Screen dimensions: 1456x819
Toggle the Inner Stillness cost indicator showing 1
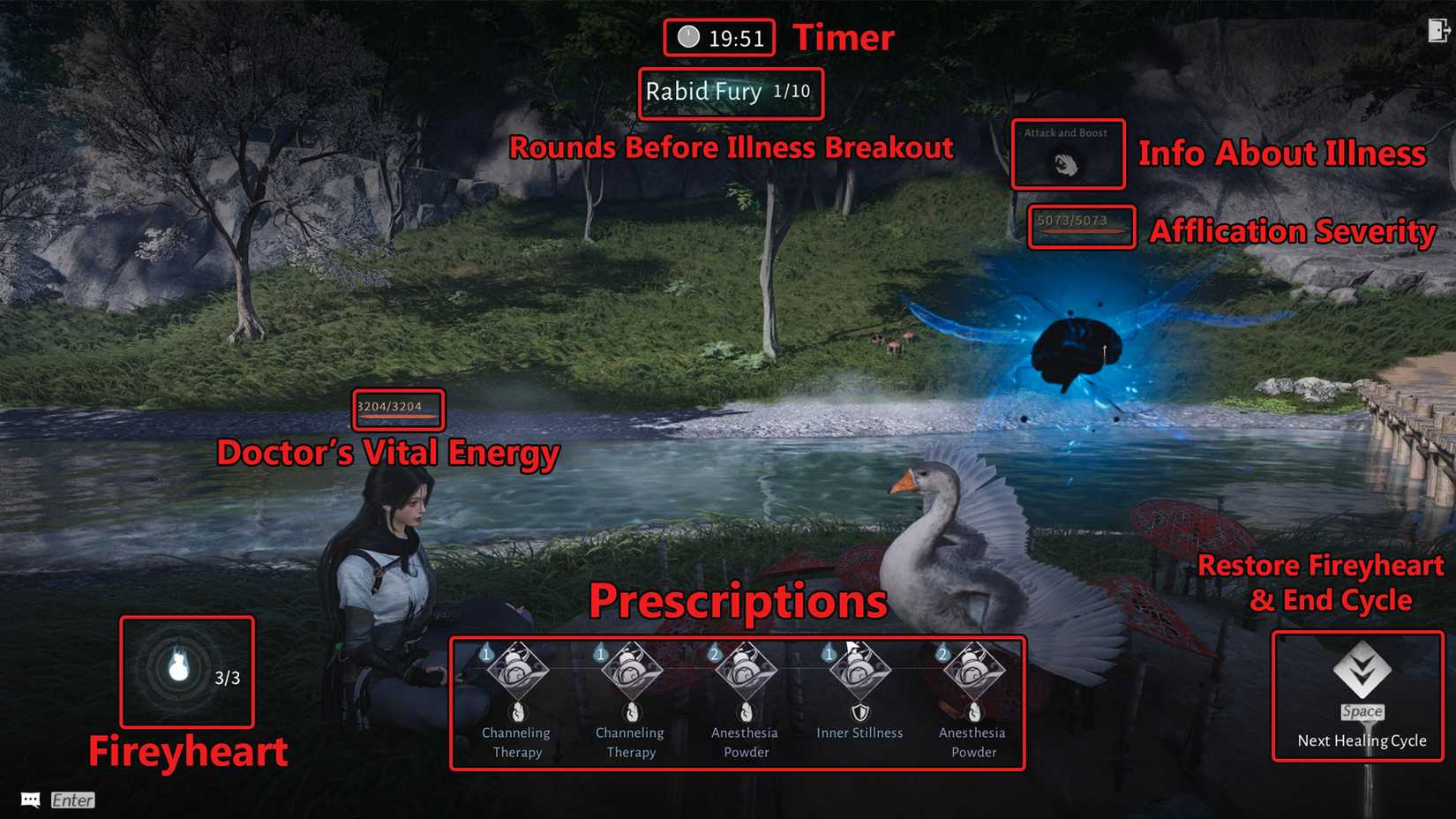pos(829,654)
